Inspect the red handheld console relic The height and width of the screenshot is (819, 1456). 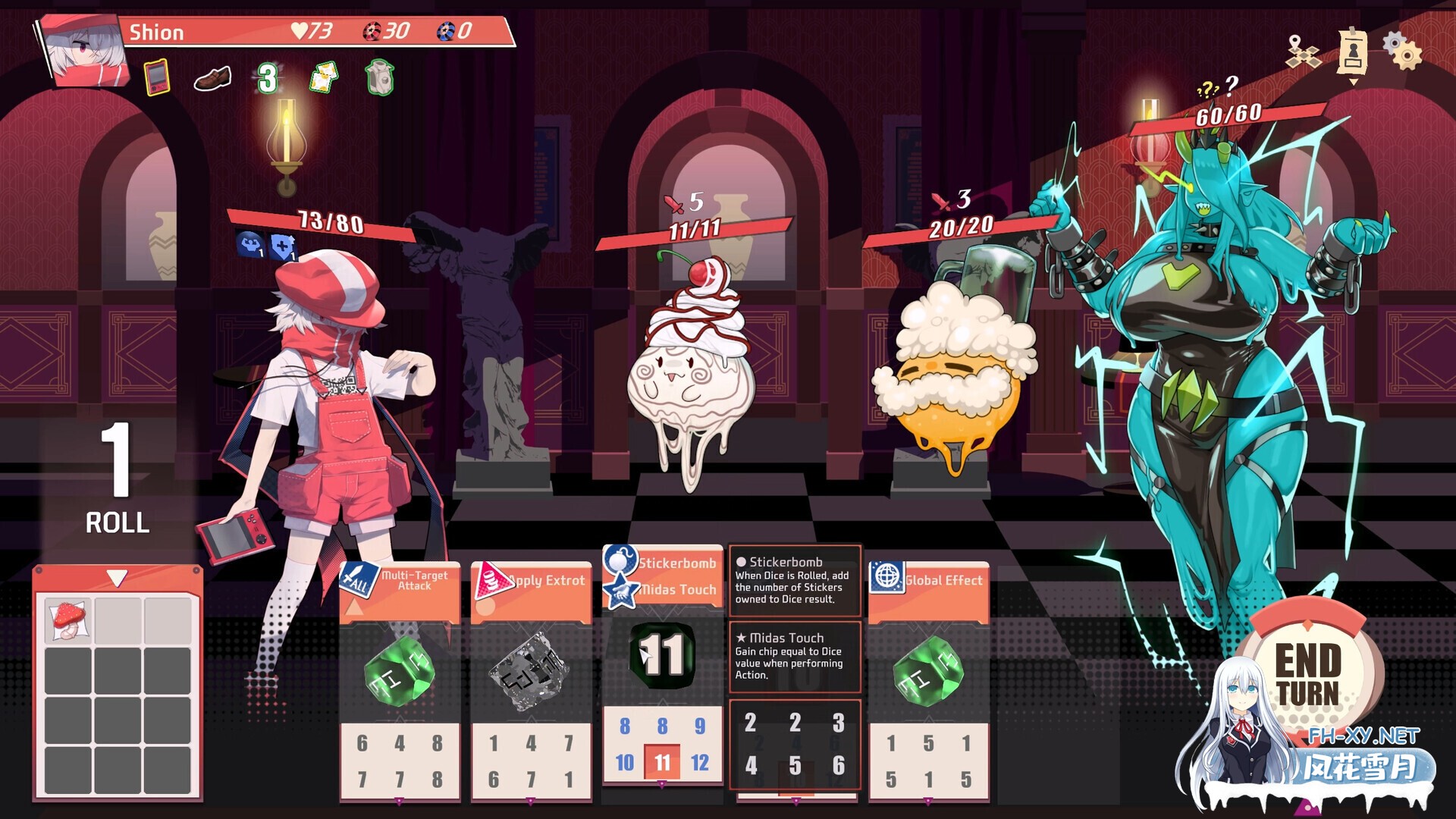pyautogui.click(x=156, y=77)
